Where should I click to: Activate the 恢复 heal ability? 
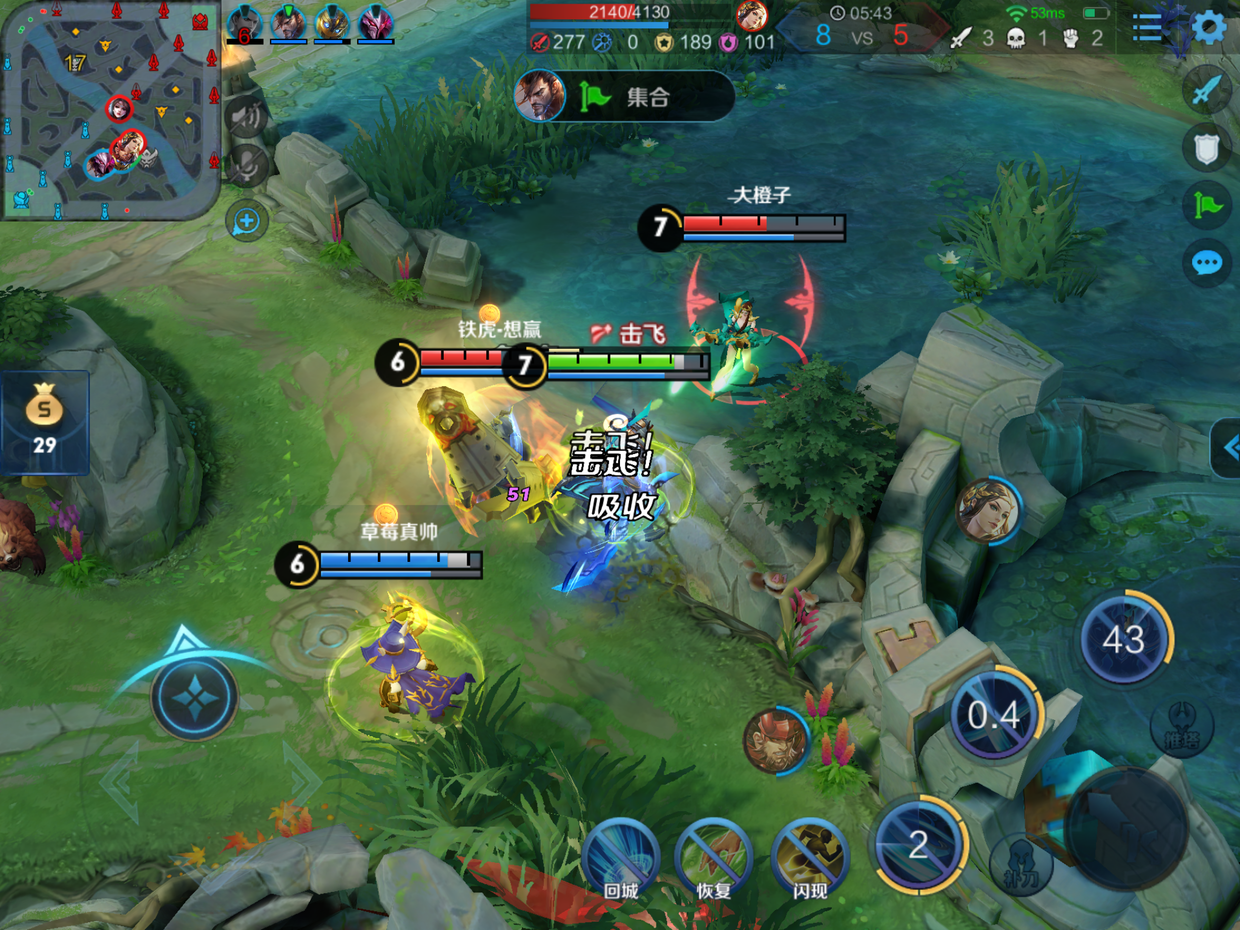tap(713, 858)
